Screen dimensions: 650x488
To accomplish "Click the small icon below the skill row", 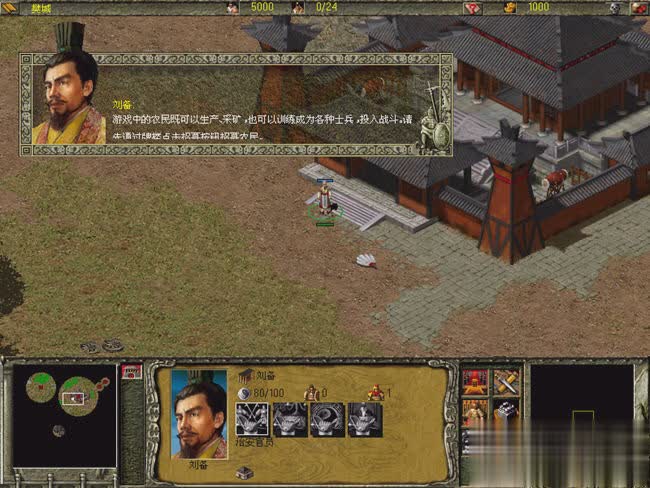I will click(x=245, y=472).
